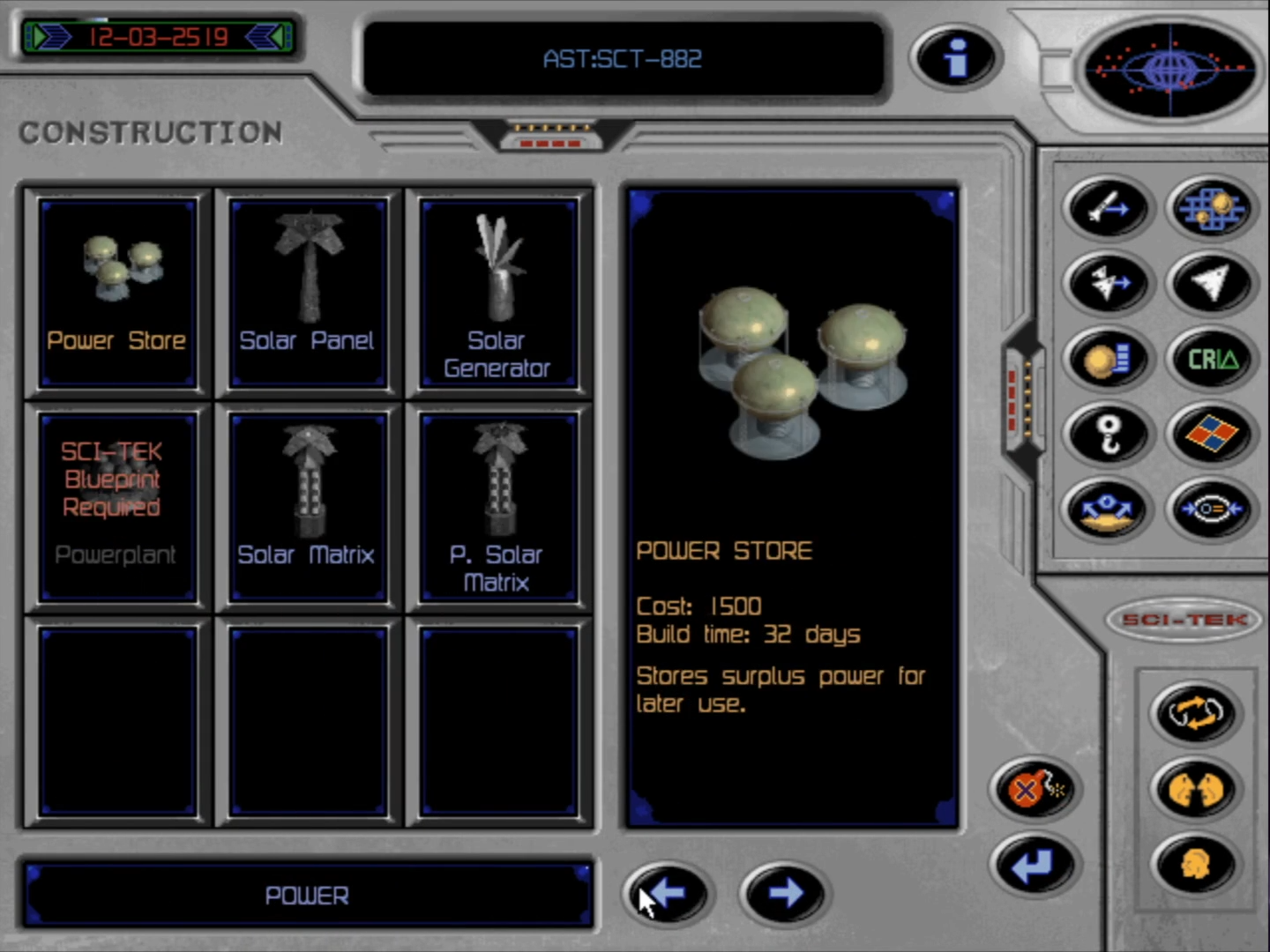Open the galaxy map globe display
Screen dimensions: 1270x952
click(x=1169, y=67)
